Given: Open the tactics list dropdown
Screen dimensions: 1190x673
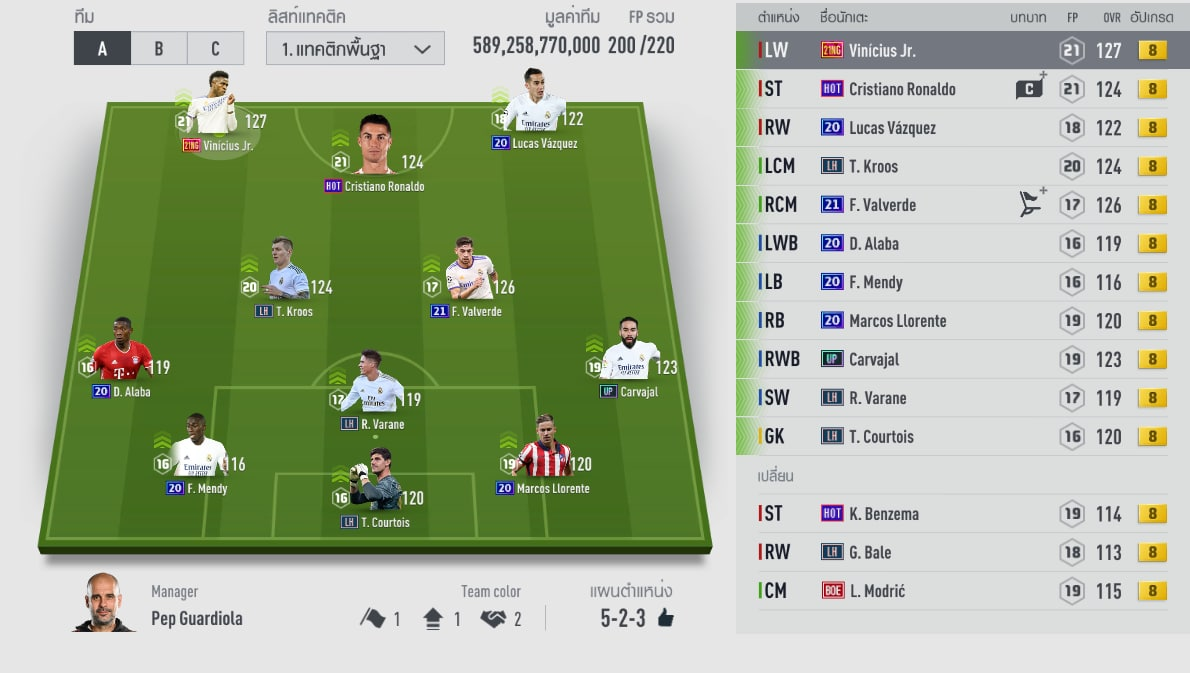Looking at the screenshot, I should click(355, 48).
